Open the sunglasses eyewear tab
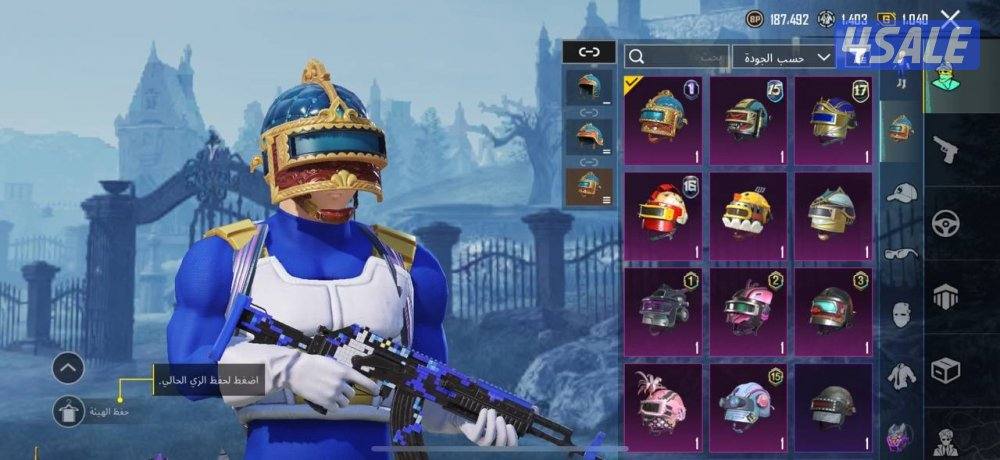 (901, 253)
